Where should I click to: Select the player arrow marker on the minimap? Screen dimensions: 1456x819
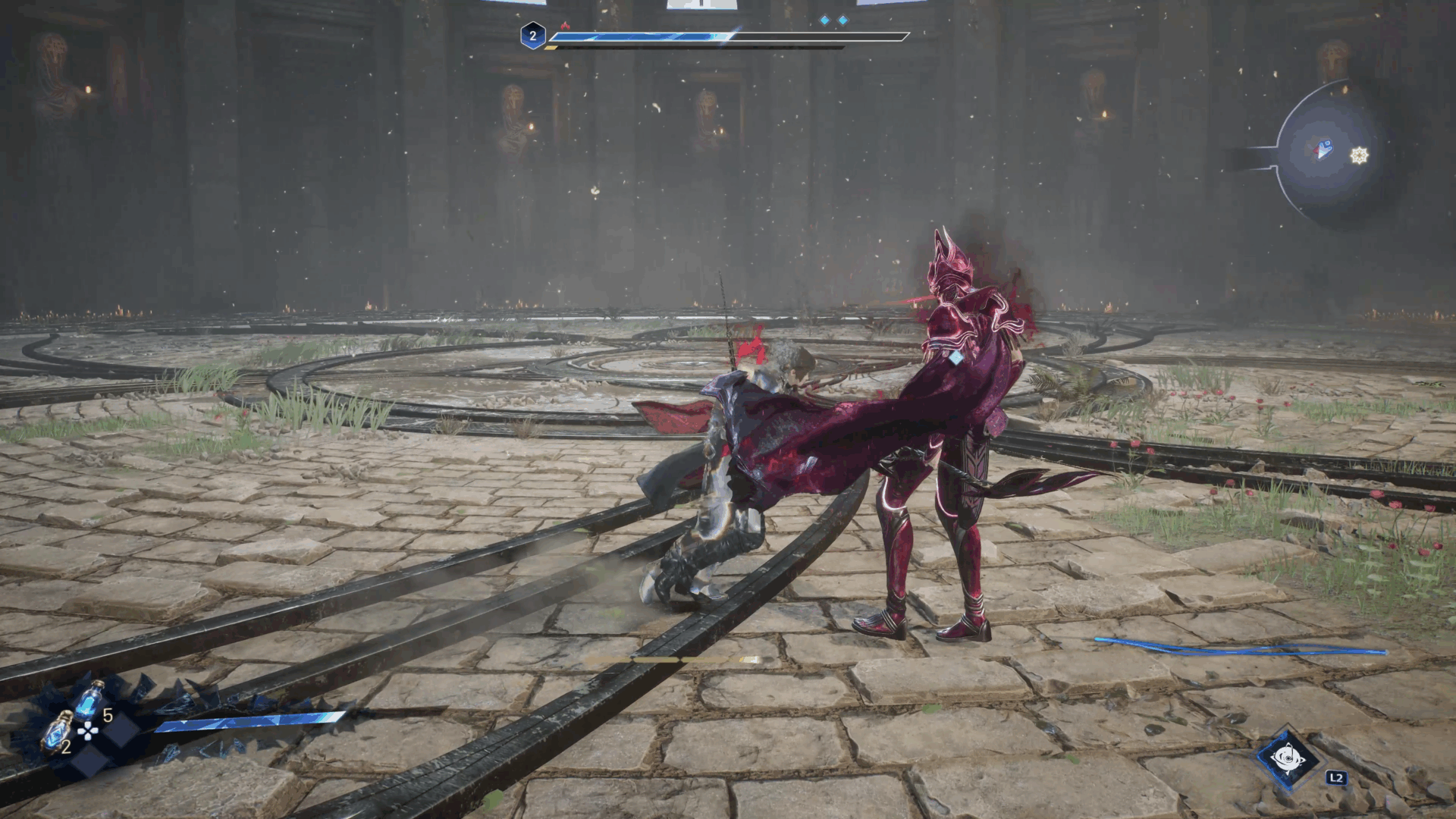pyautogui.click(x=1324, y=149)
